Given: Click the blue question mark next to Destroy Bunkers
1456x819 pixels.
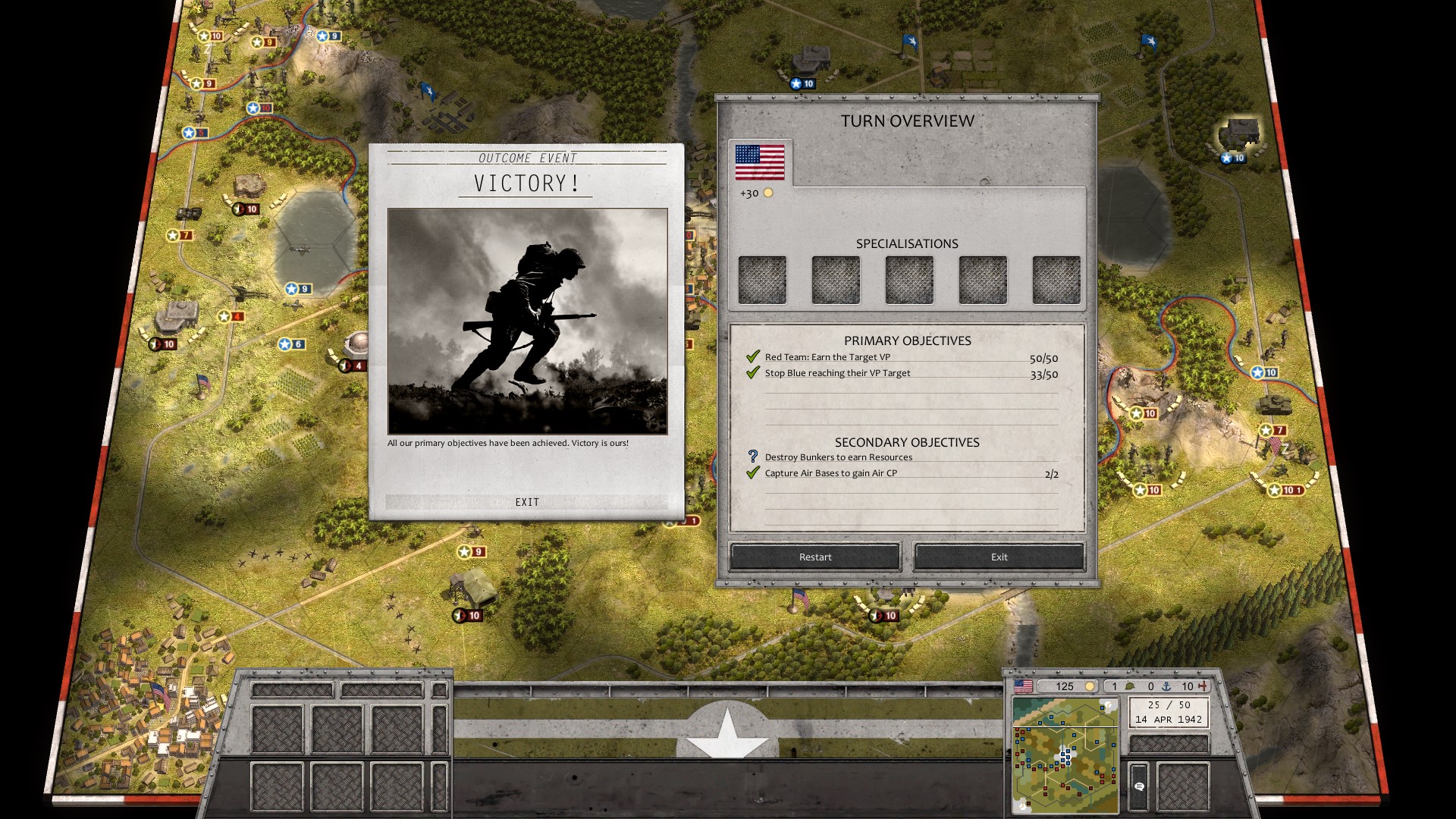Looking at the screenshot, I should coord(752,457).
